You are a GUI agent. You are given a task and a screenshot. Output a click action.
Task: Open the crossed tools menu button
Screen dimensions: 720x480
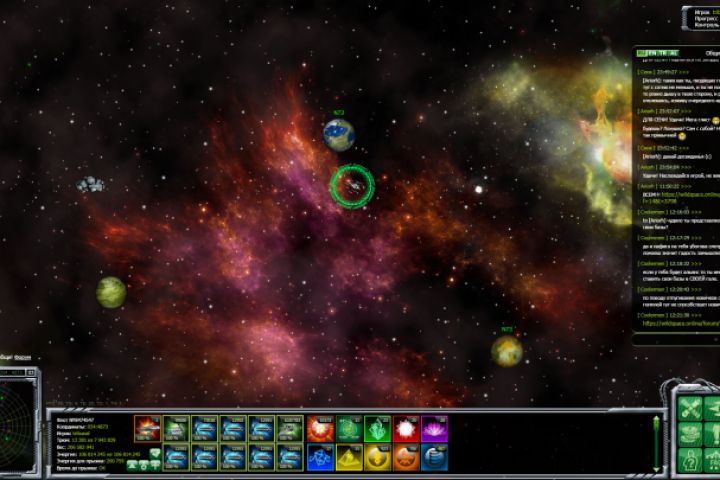[691, 408]
